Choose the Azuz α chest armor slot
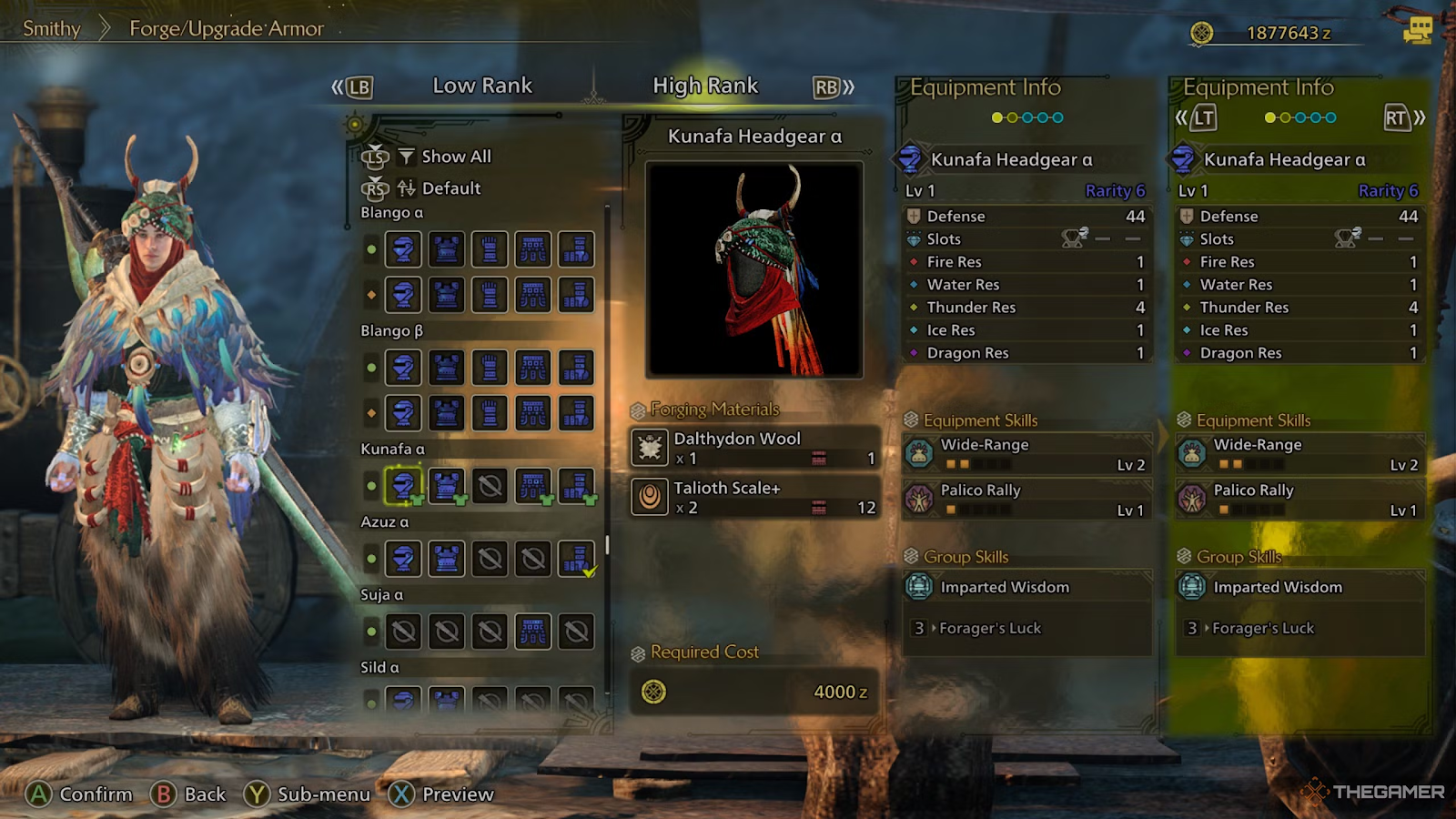1456x819 pixels. pos(447,559)
